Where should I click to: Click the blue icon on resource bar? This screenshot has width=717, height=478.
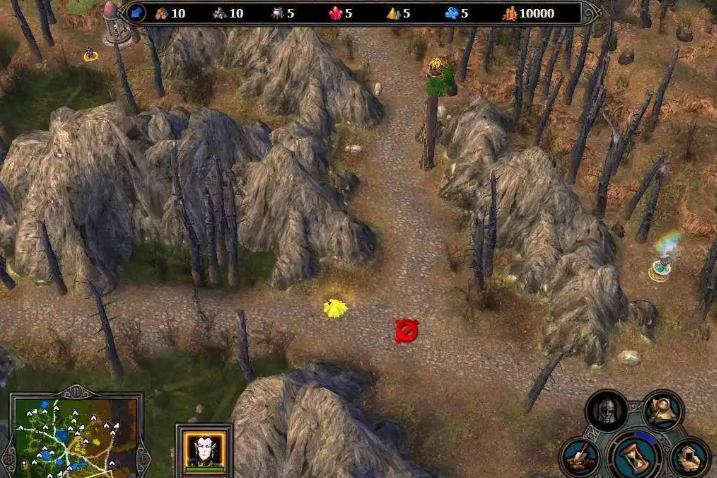[136, 13]
